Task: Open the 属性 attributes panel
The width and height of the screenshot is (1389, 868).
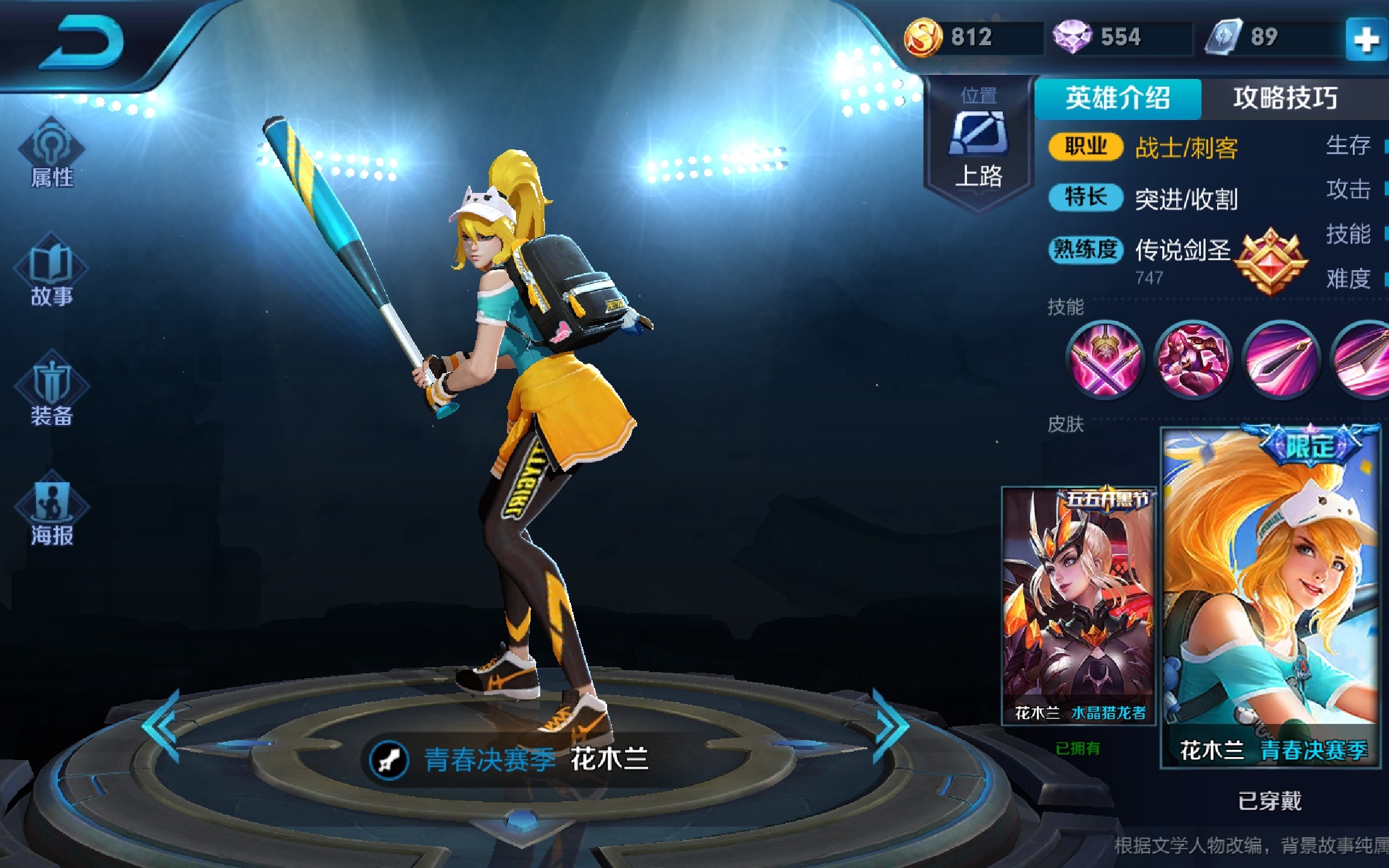Action: pyautogui.click(x=52, y=154)
